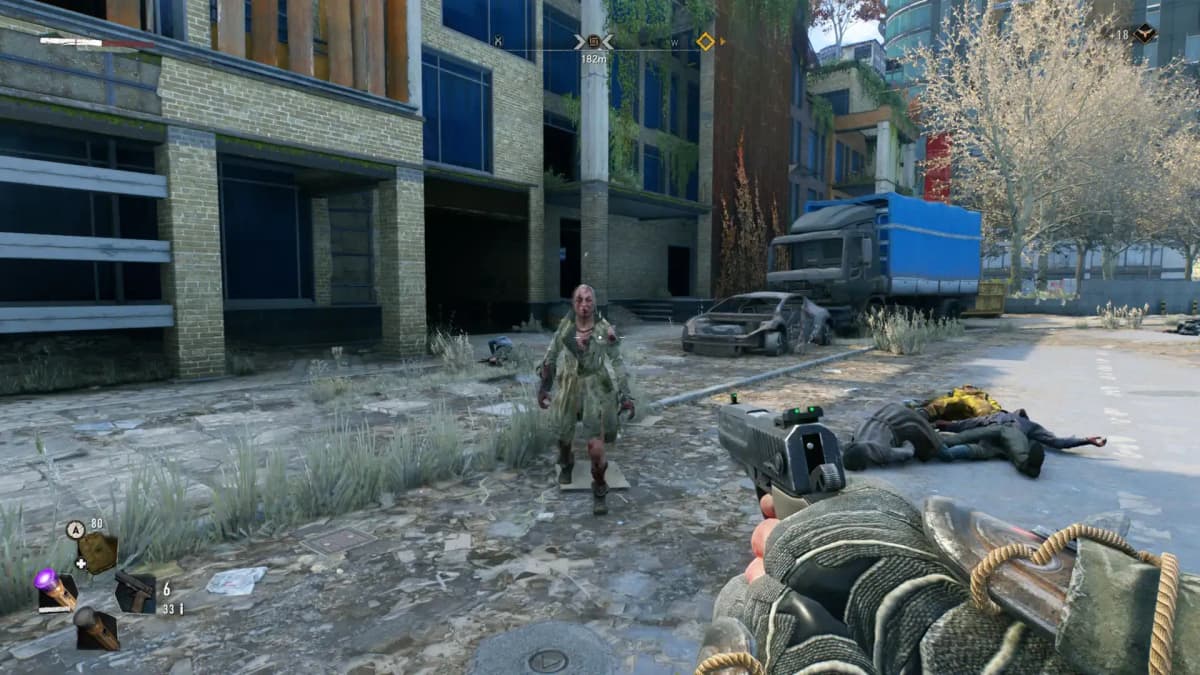Click the black diamond emblem beside 18

pos(1144,33)
